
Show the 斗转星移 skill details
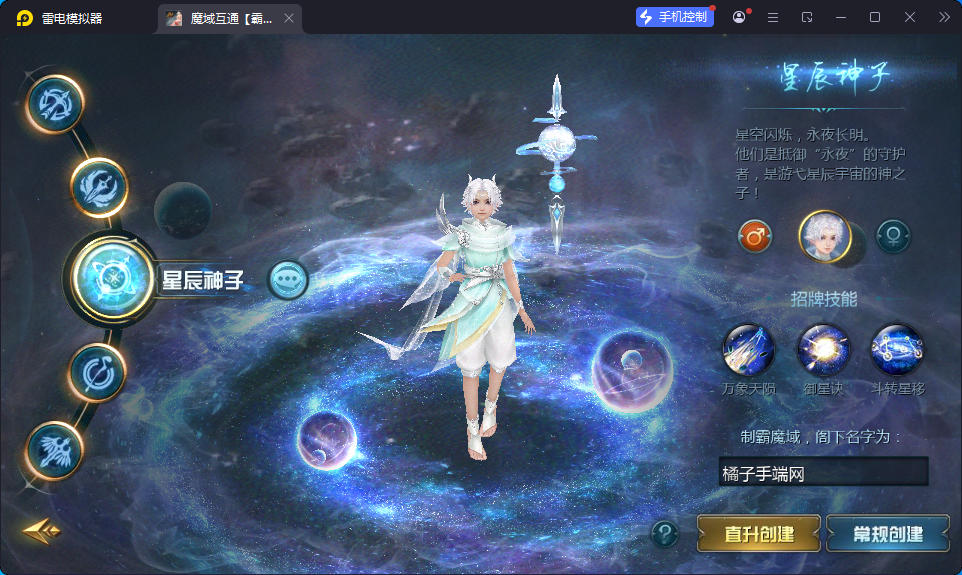pos(897,349)
